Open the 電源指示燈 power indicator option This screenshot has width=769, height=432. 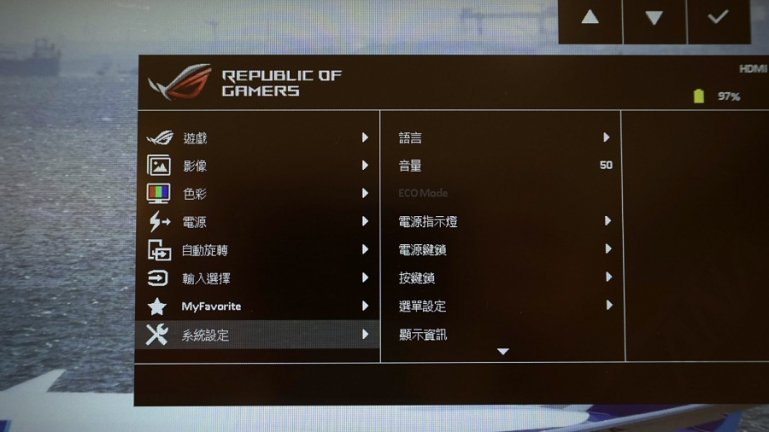[428, 221]
